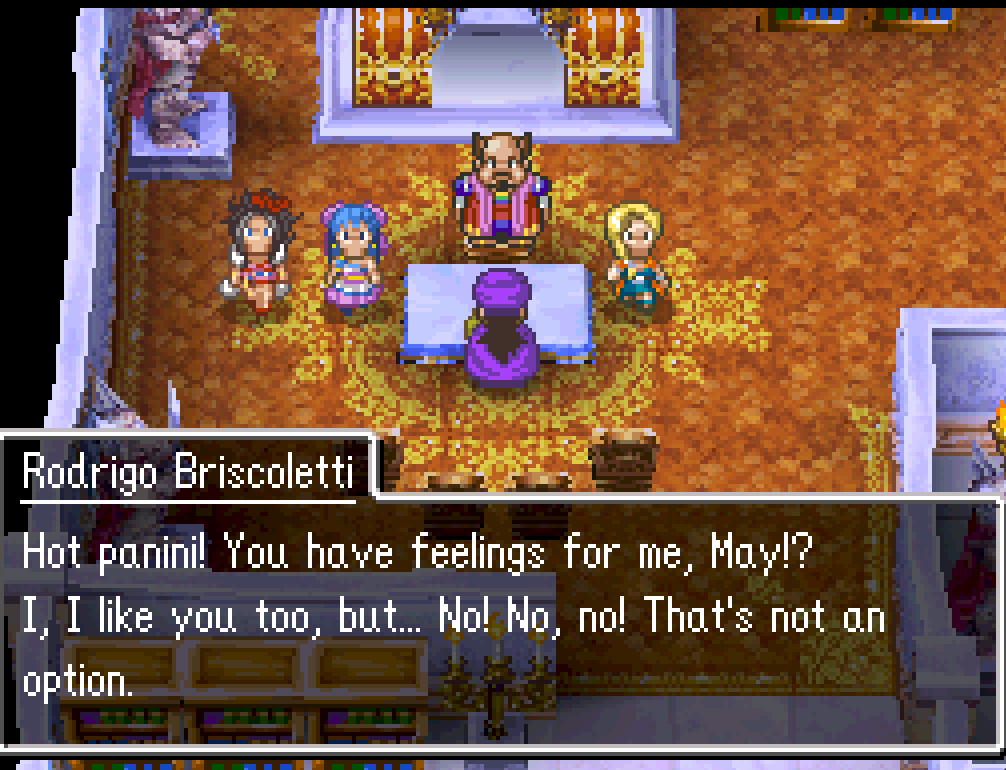Advance Rodrigo Briscoletti's dialogue text box
Screen dimensions: 1006x770
[502, 617]
